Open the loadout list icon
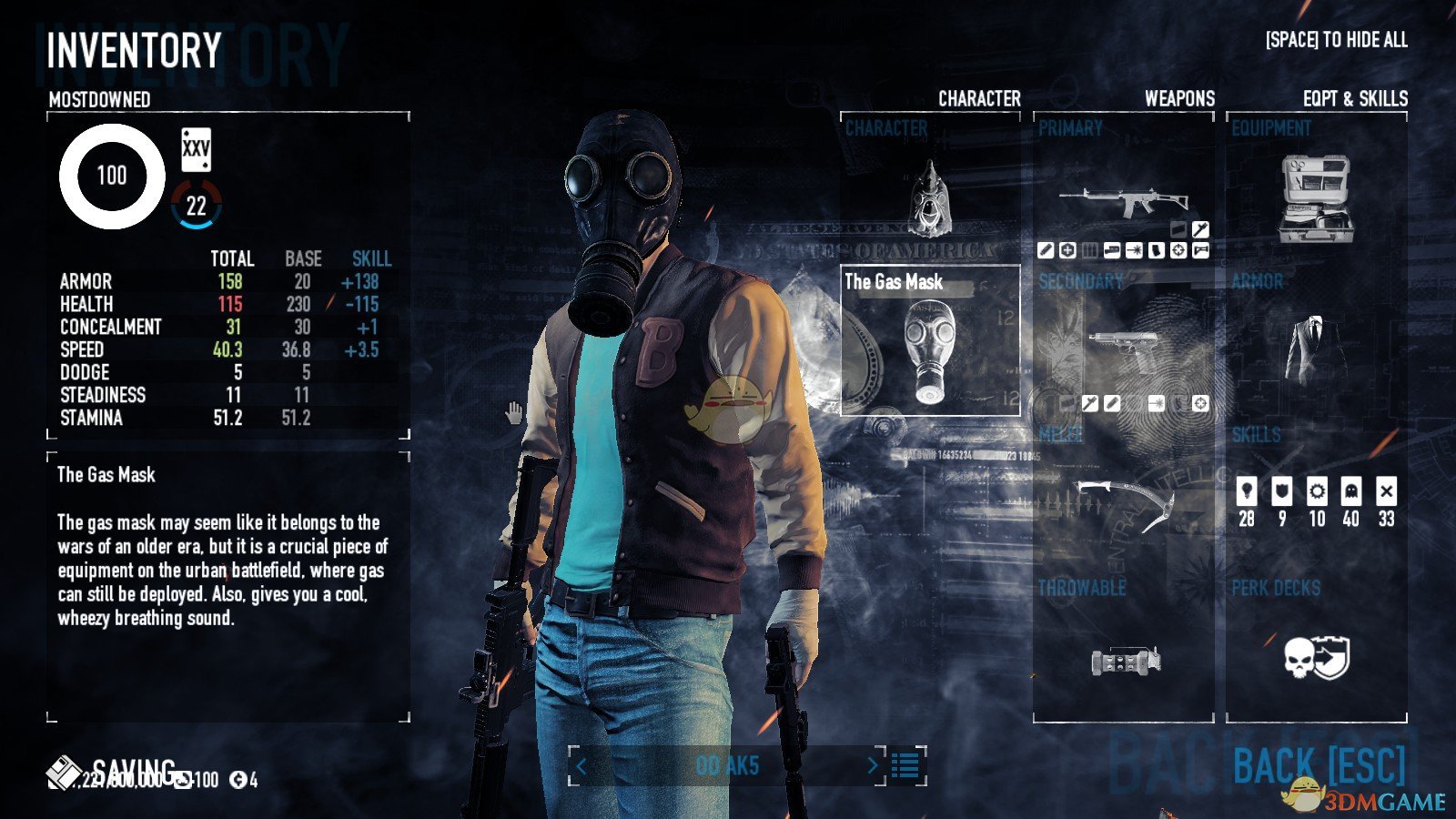 coord(905,766)
